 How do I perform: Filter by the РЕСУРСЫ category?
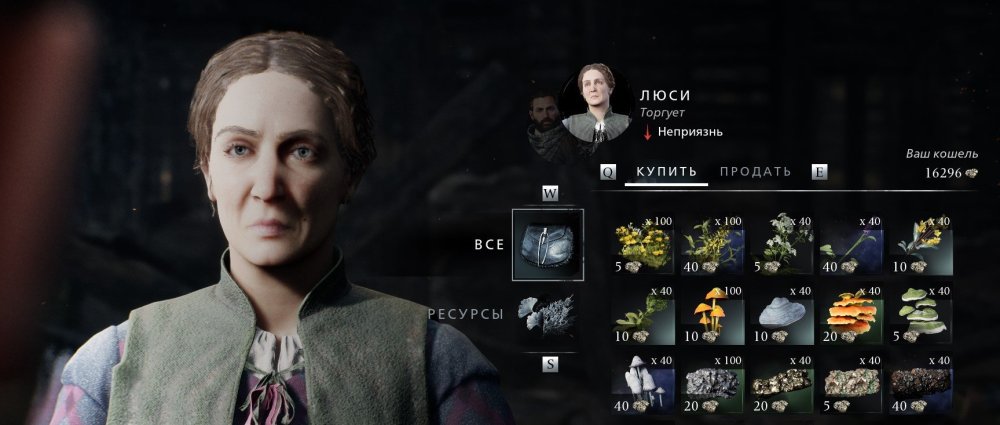[546, 314]
